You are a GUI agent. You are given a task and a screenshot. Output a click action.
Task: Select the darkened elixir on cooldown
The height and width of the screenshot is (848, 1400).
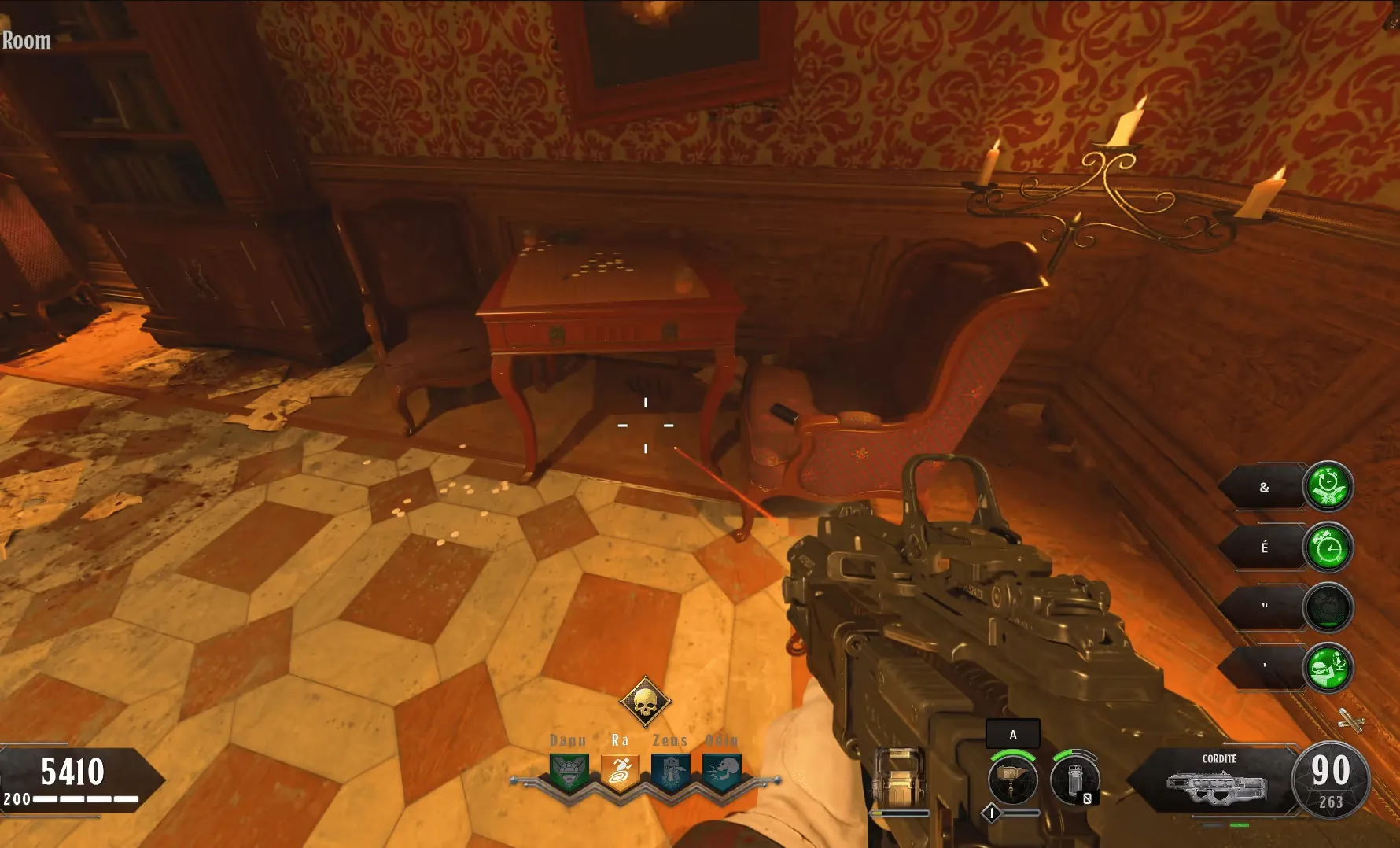coord(1328,607)
